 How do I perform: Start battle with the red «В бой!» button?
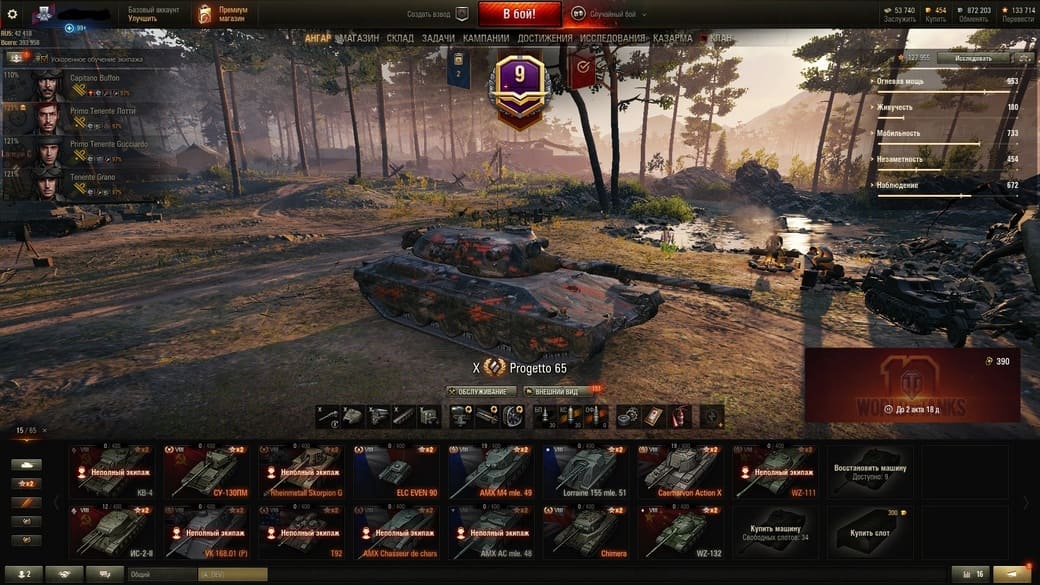click(x=519, y=14)
